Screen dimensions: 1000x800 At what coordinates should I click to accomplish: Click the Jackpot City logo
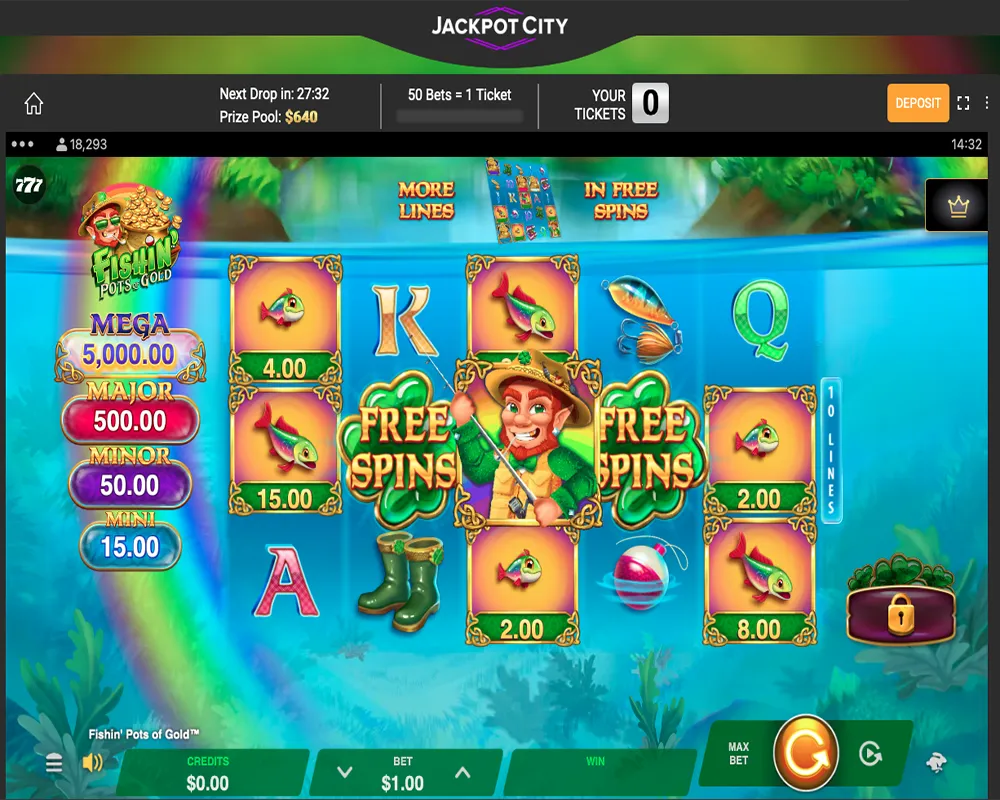tap(499, 27)
